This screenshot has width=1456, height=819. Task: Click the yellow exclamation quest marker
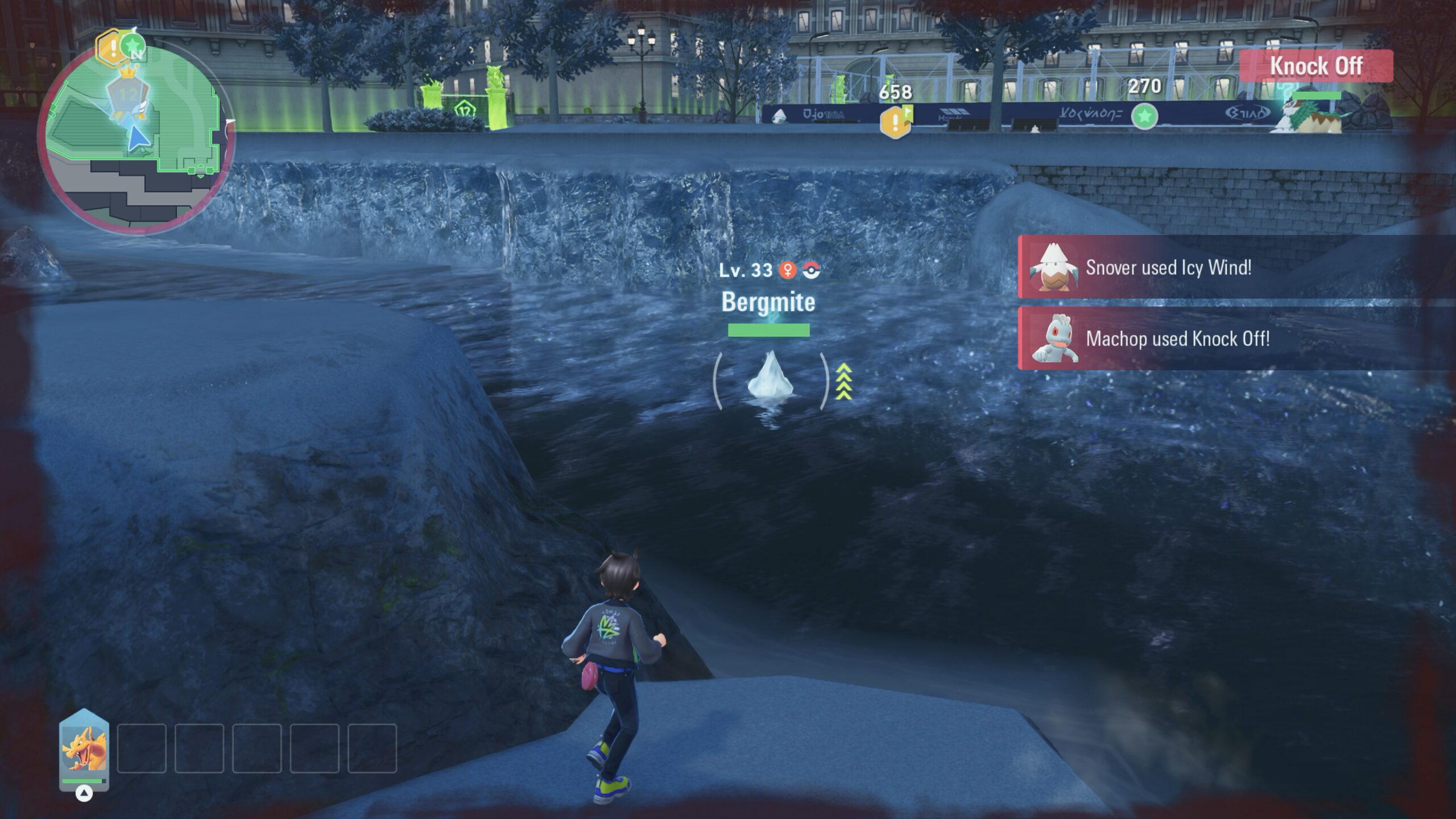pyautogui.click(x=895, y=121)
